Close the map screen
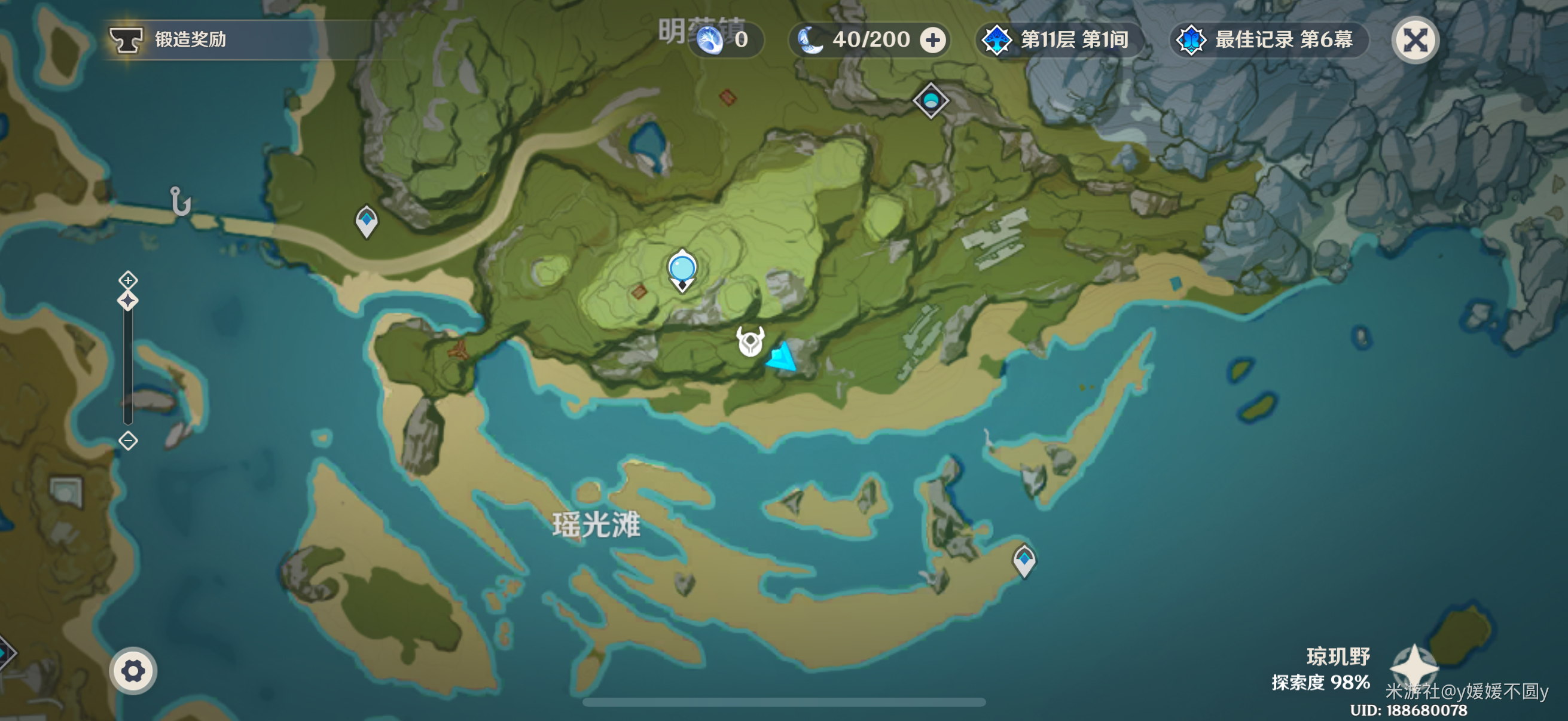 1415,40
